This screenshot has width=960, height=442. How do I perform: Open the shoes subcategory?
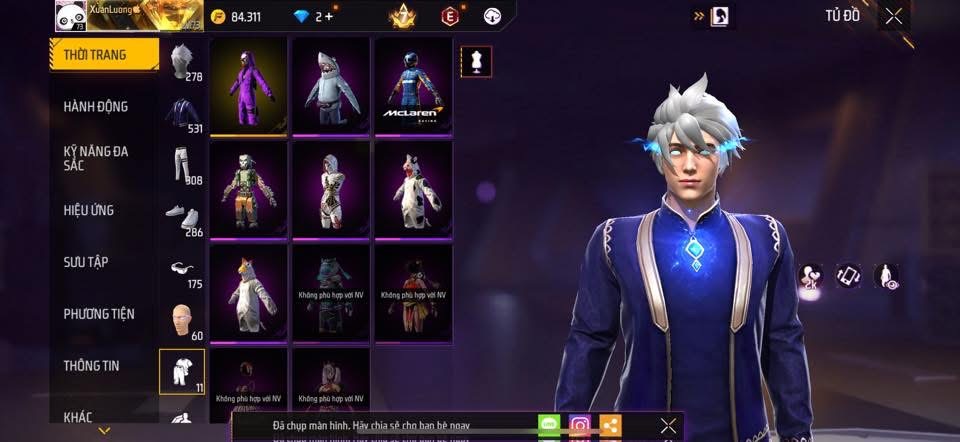pyautogui.click(x=181, y=217)
